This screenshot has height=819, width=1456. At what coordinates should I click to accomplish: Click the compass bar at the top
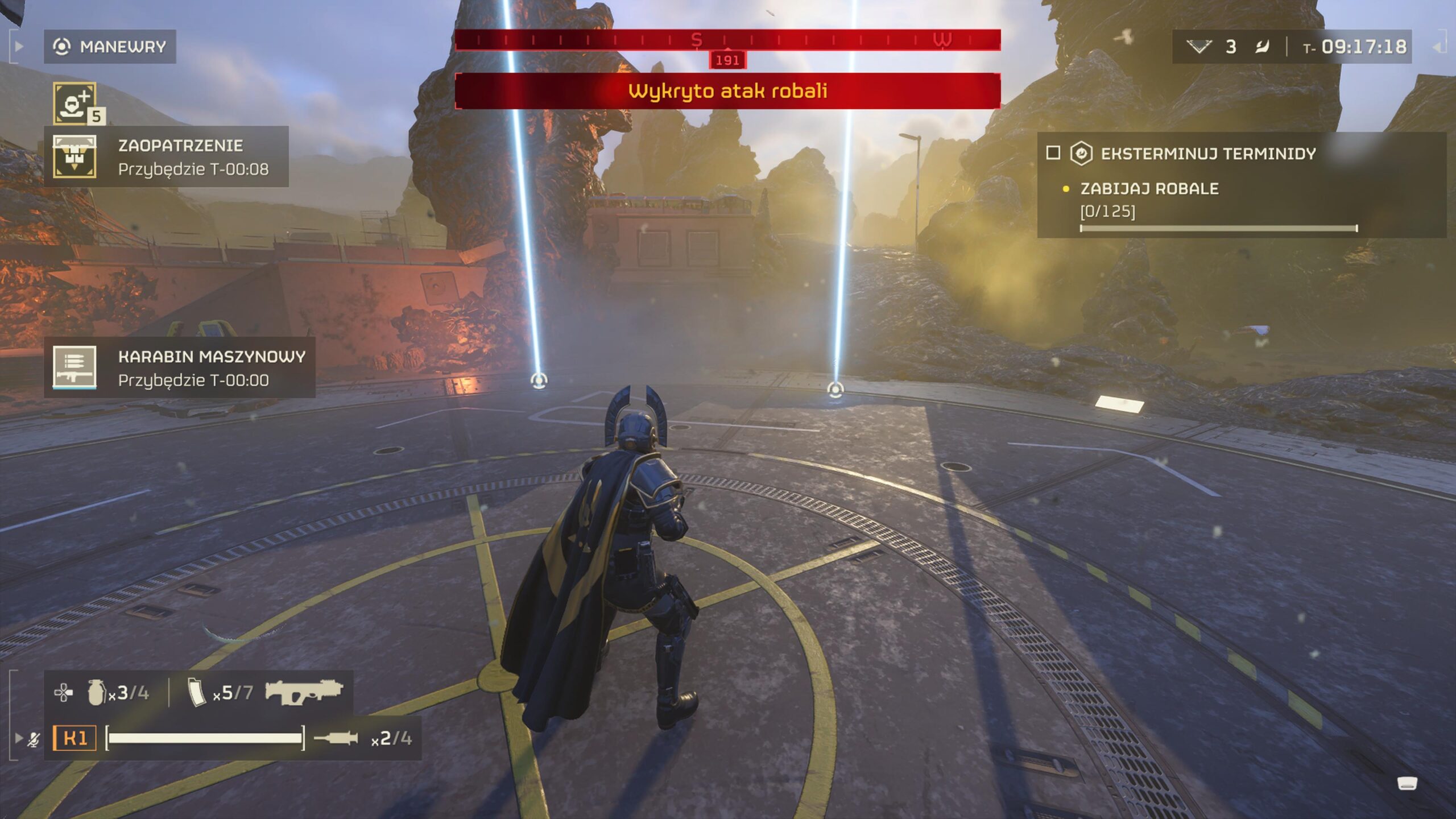point(727,40)
